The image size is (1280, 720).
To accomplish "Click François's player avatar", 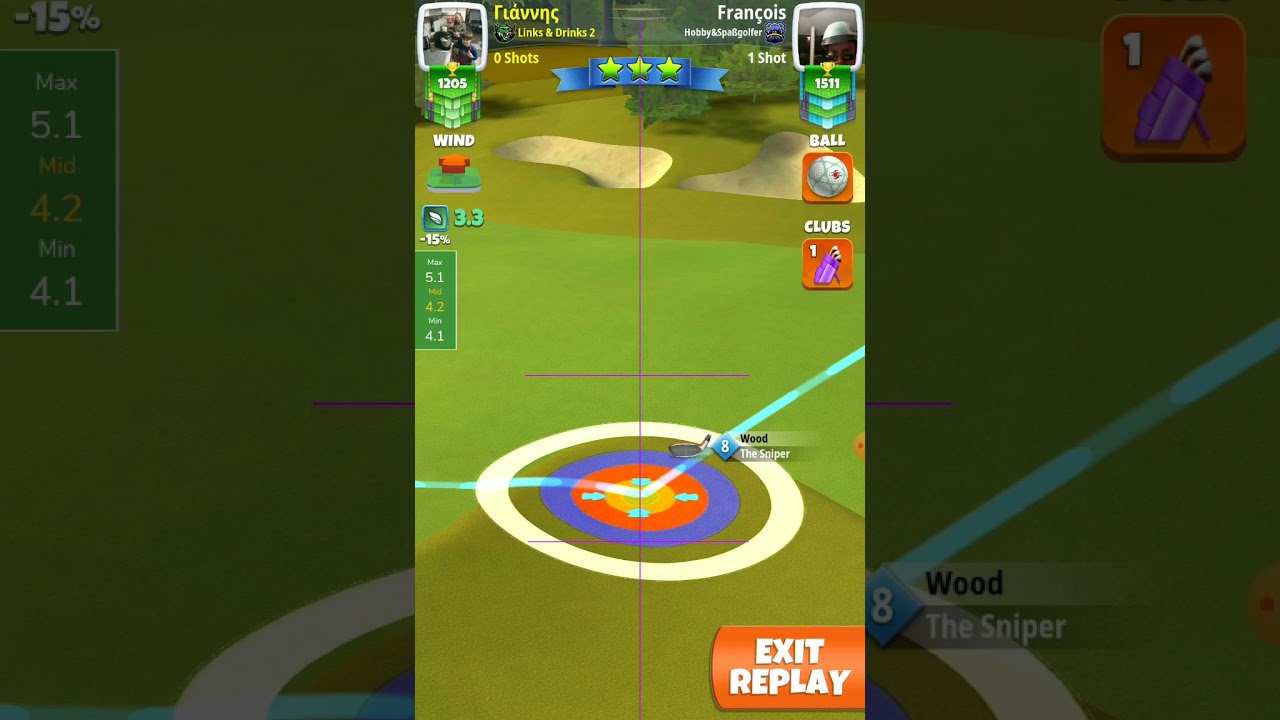I will [827, 36].
